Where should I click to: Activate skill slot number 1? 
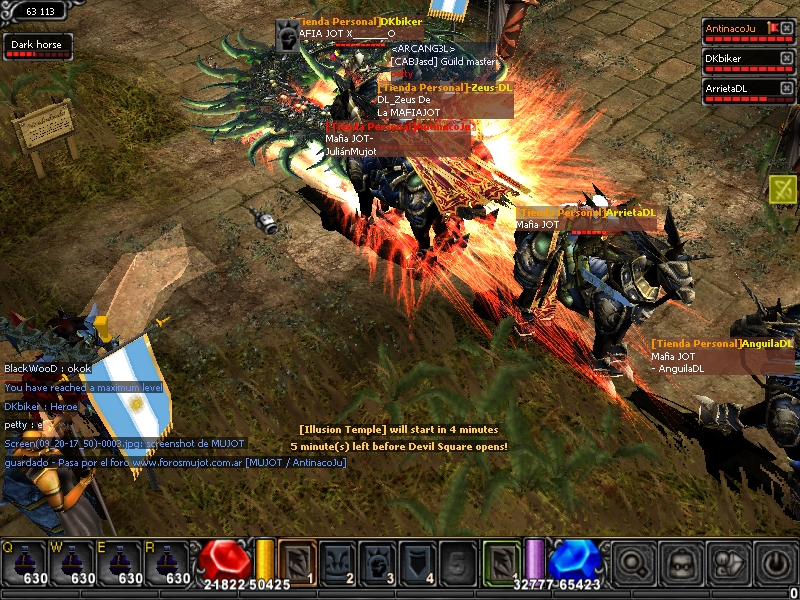point(297,561)
